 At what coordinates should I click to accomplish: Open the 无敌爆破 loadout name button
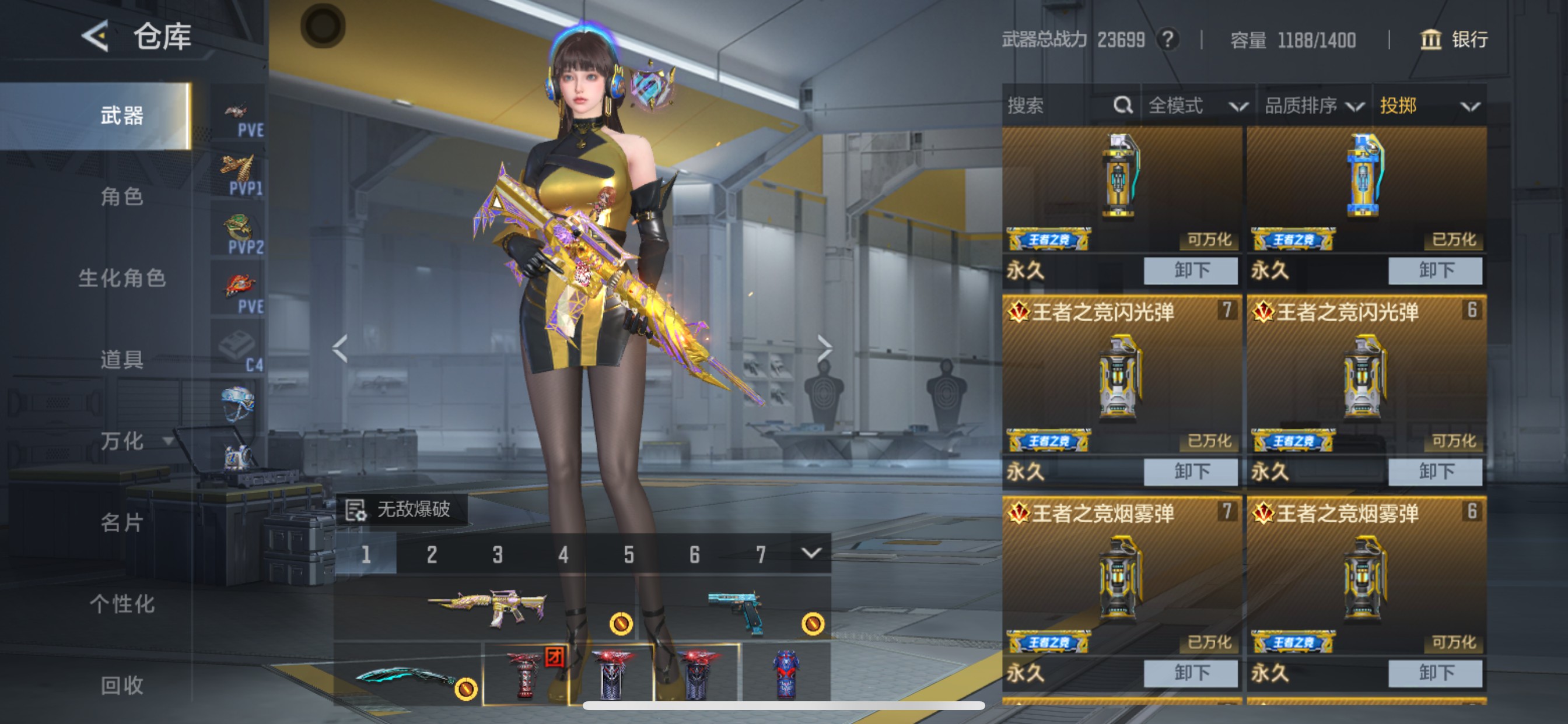click(402, 509)
